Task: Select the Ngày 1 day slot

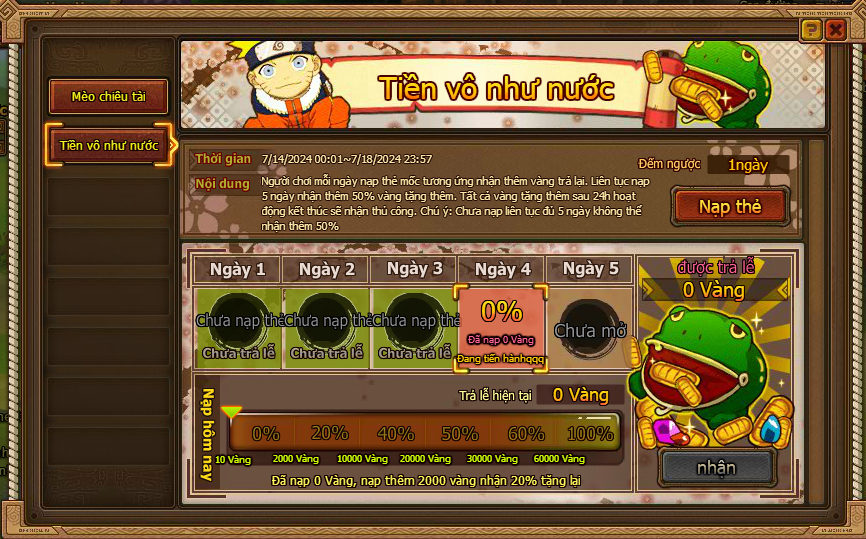Action: [240, 325]
